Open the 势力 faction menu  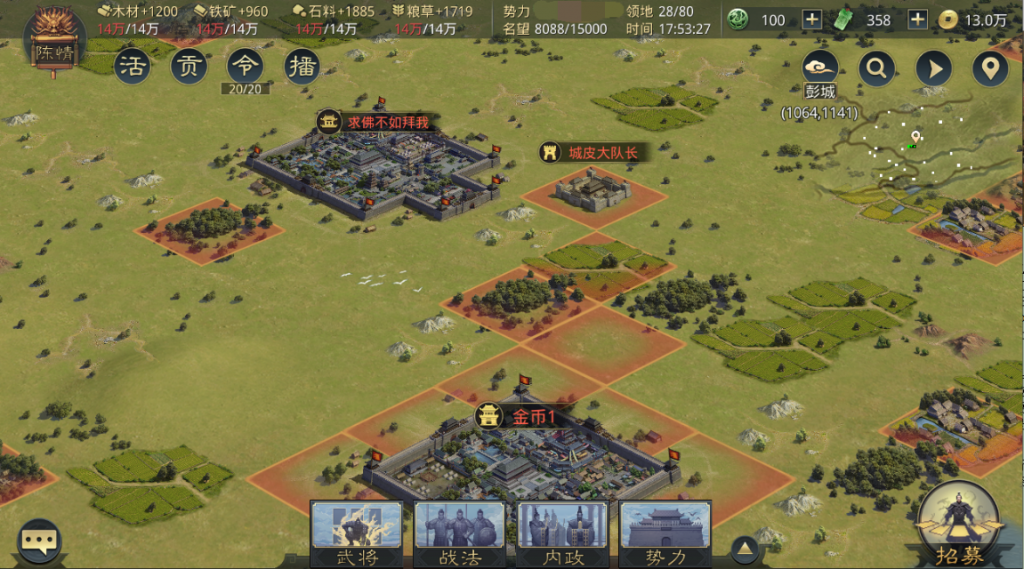point(665,534)
